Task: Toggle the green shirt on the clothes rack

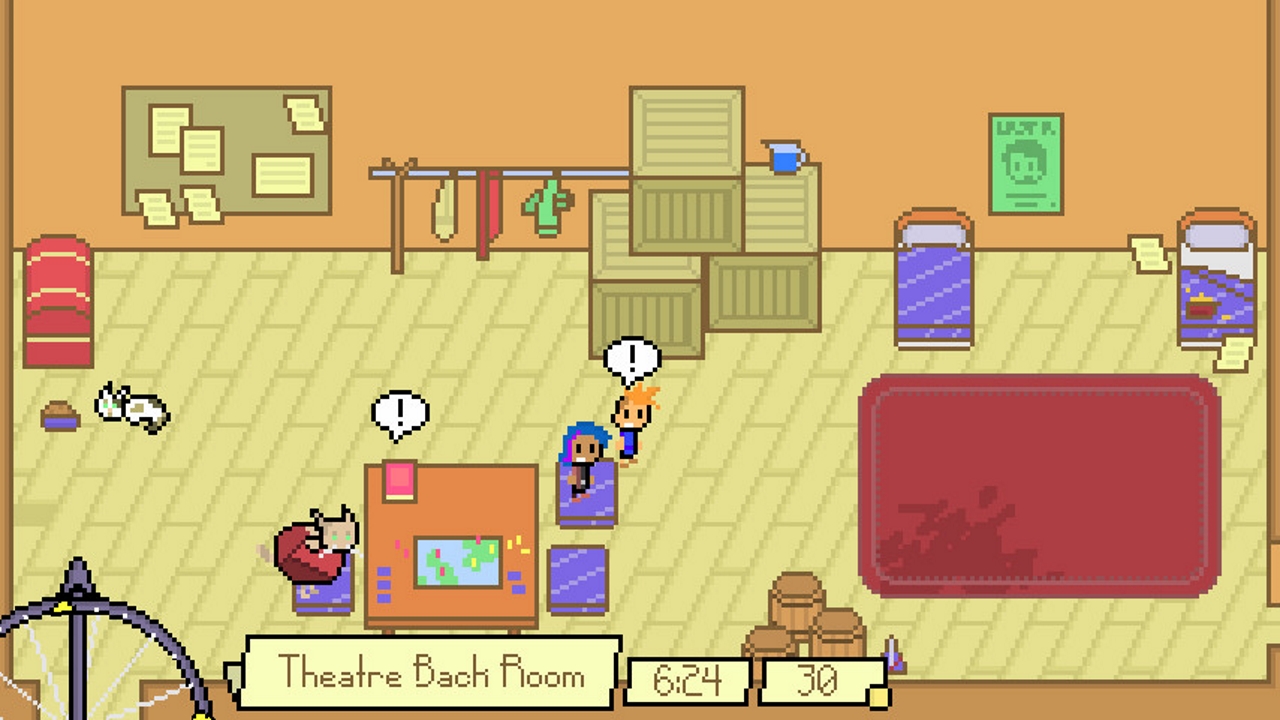Action: pos(545,205)
